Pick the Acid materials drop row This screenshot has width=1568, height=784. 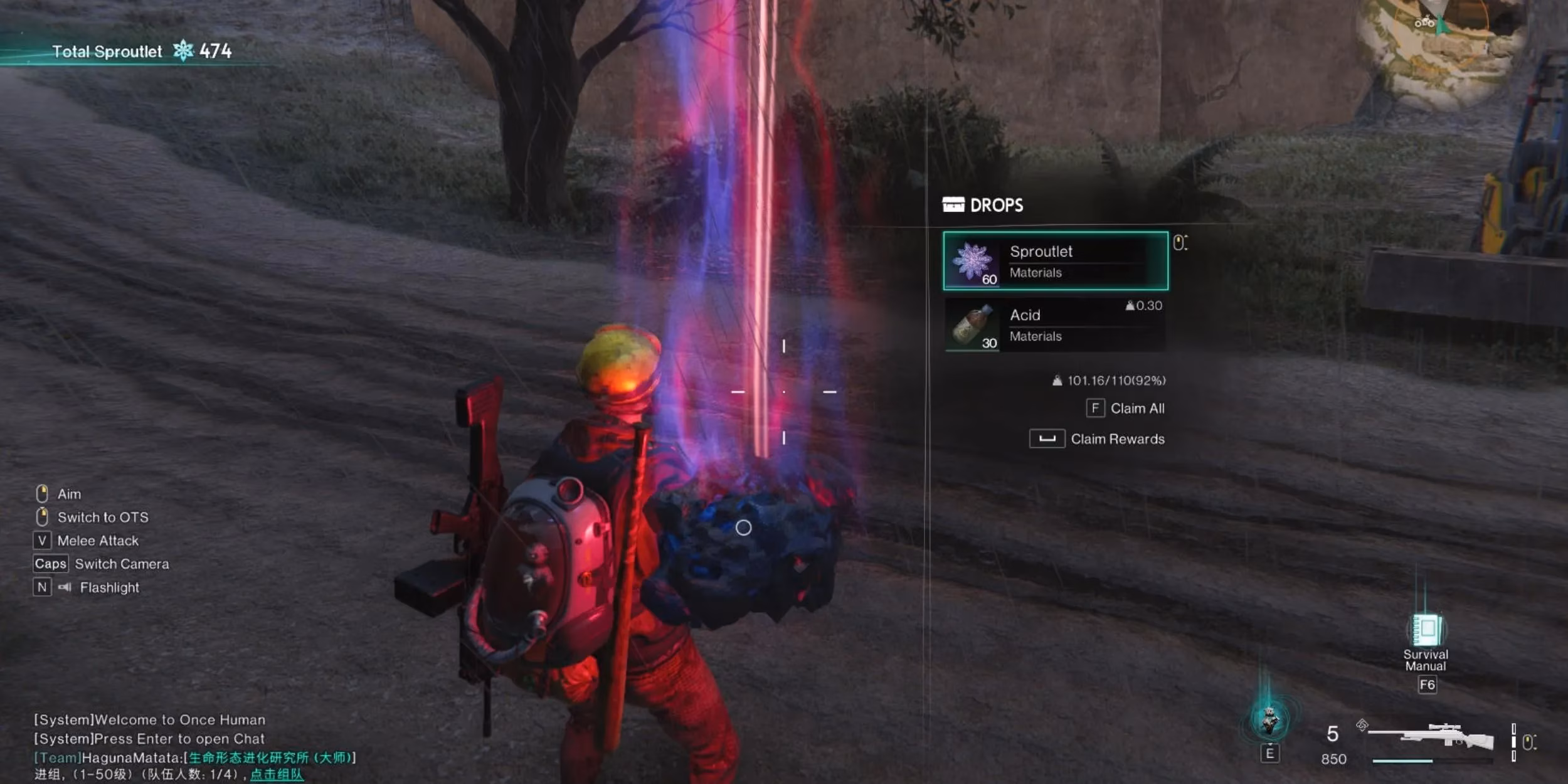(x=1055, y=325)
